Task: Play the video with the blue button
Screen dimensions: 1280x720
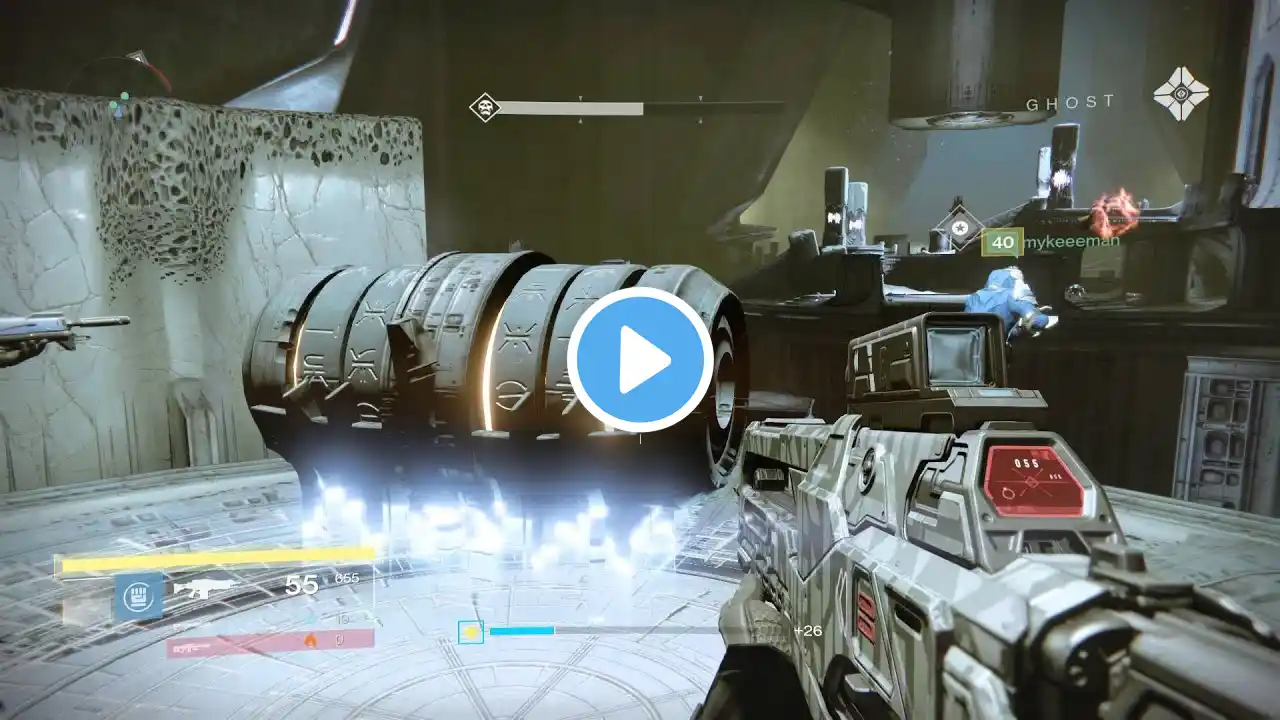Action: (640, 360)
